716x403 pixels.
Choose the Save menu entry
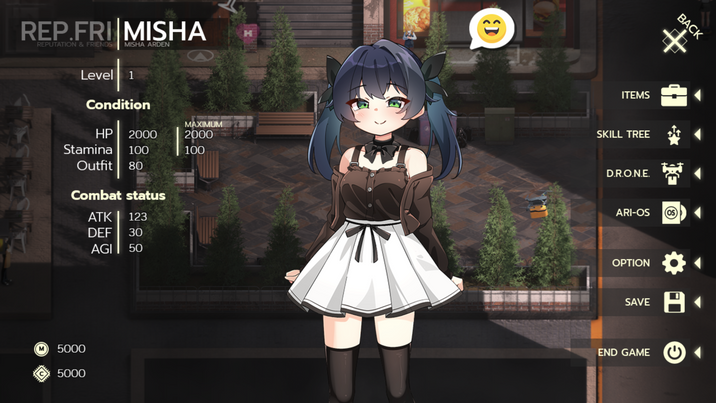click(673, 302)
